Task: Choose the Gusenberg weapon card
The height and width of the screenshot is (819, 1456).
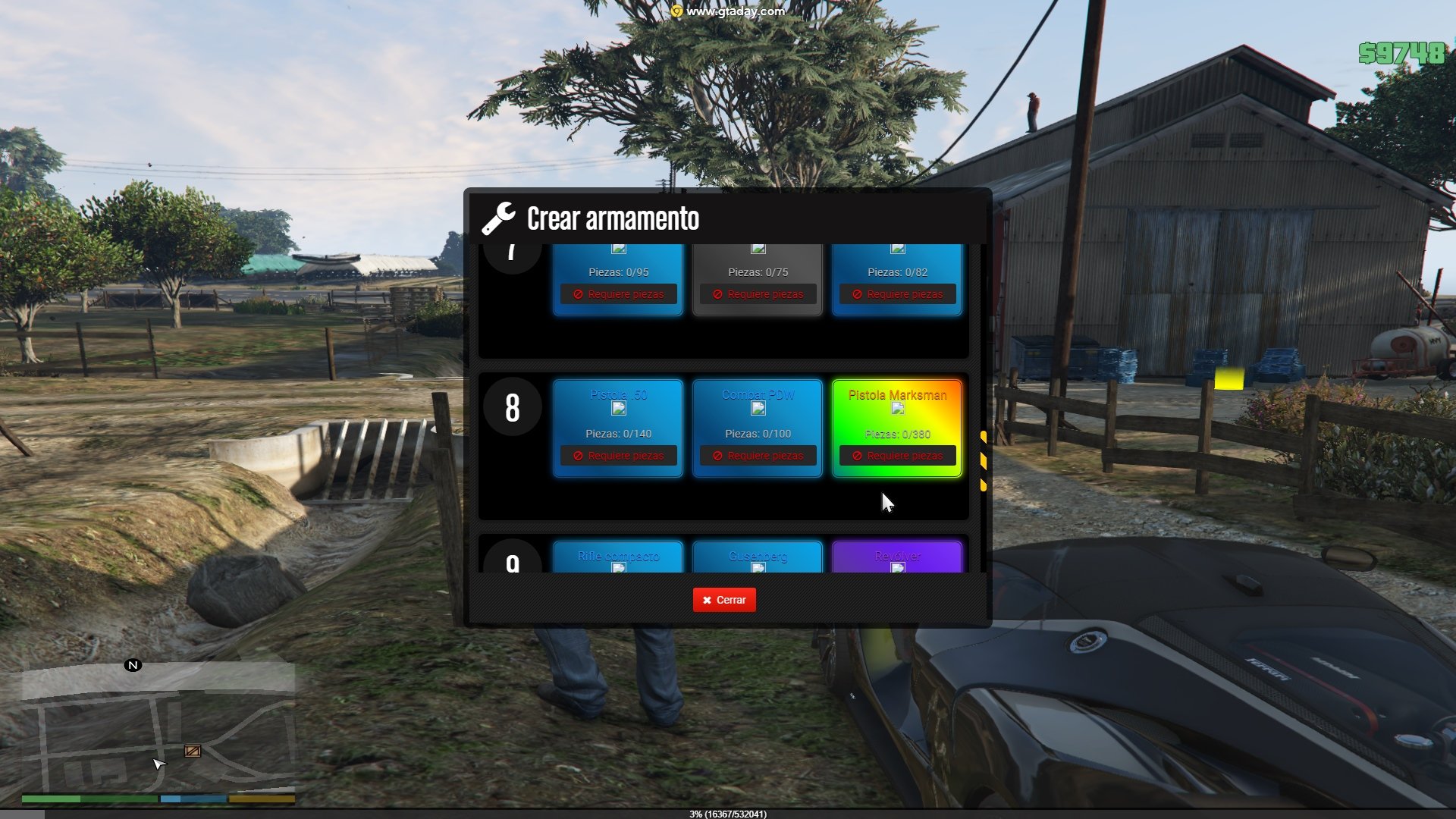Action: [x=758, y=557]
